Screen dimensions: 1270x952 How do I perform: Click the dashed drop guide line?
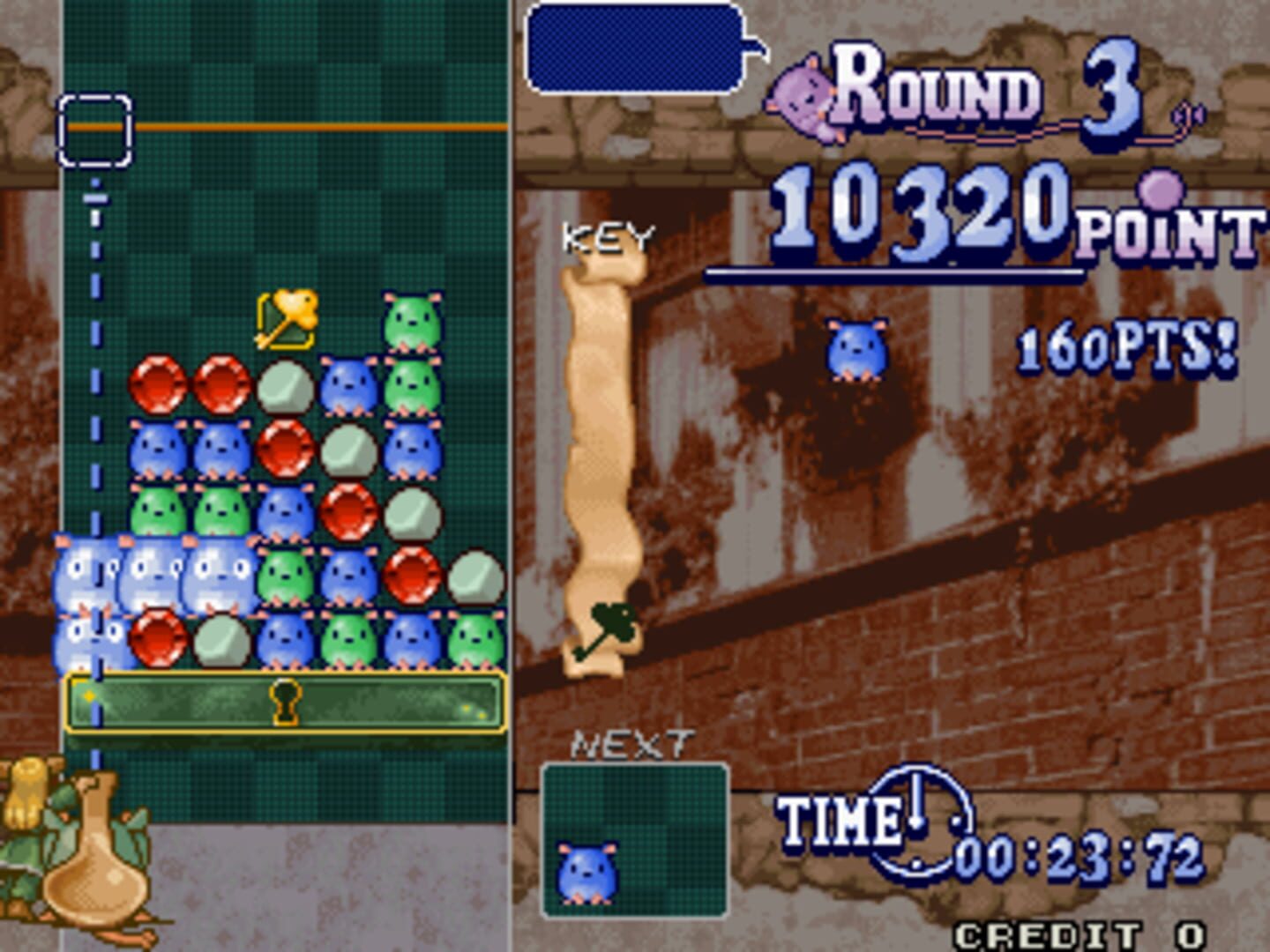tap(95, 353)
